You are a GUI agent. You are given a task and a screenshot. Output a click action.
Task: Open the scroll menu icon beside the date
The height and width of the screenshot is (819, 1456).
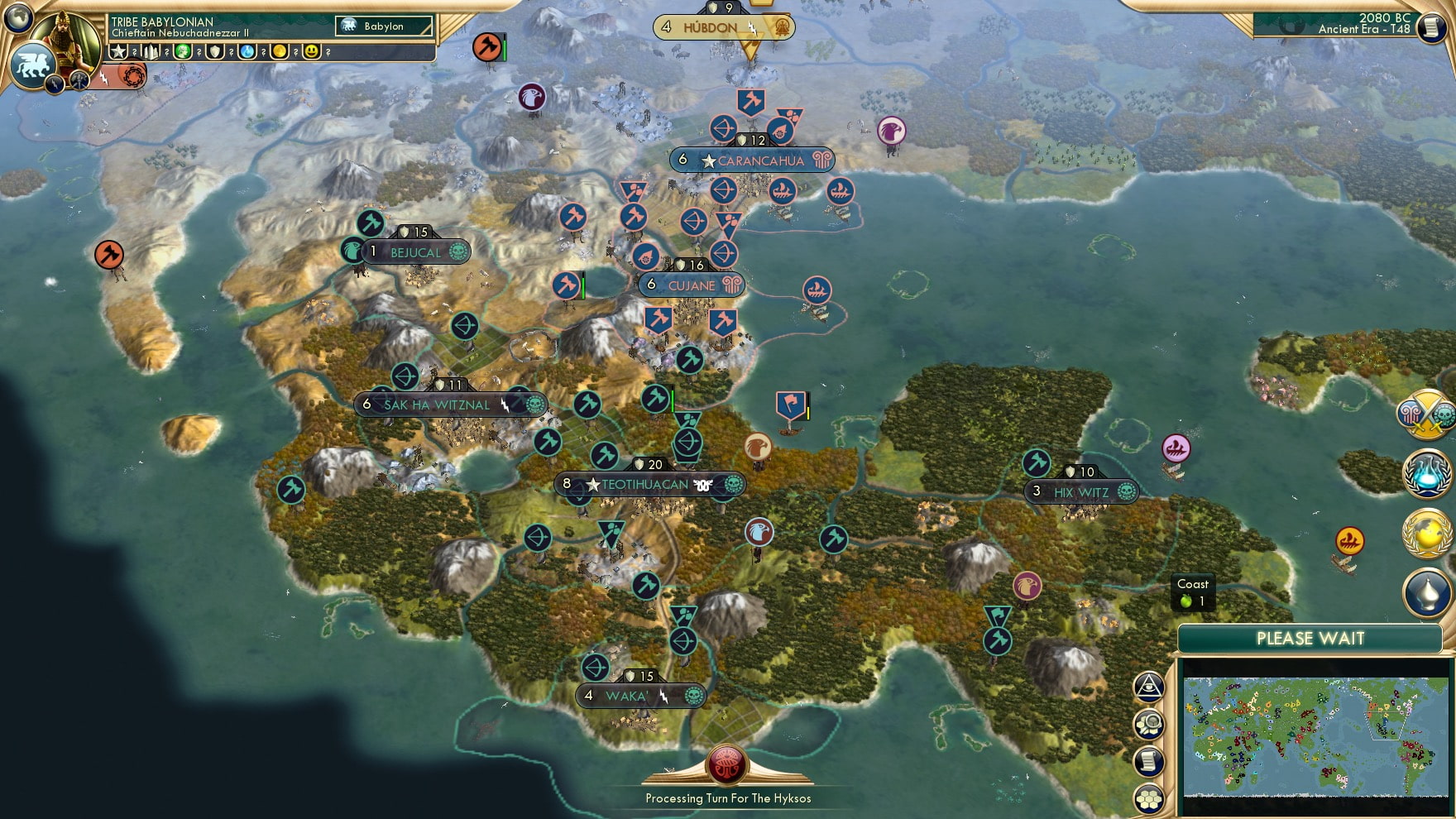click(x=1430, y=27)
